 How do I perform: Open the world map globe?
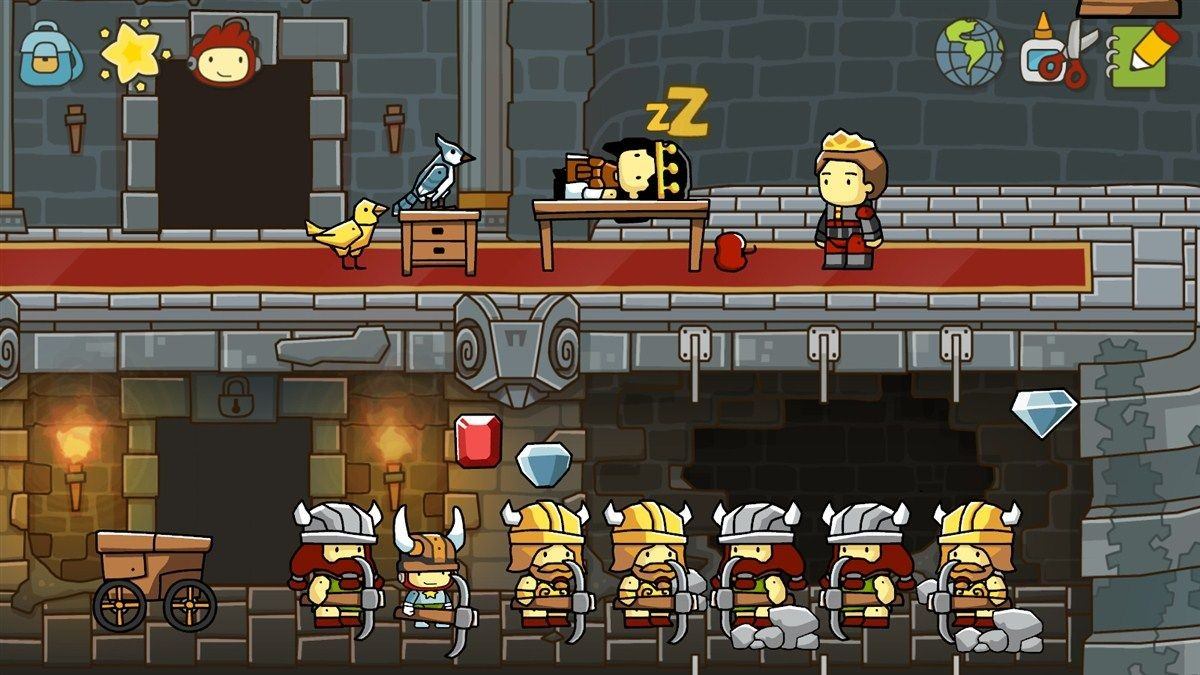(x=969, y=50)
